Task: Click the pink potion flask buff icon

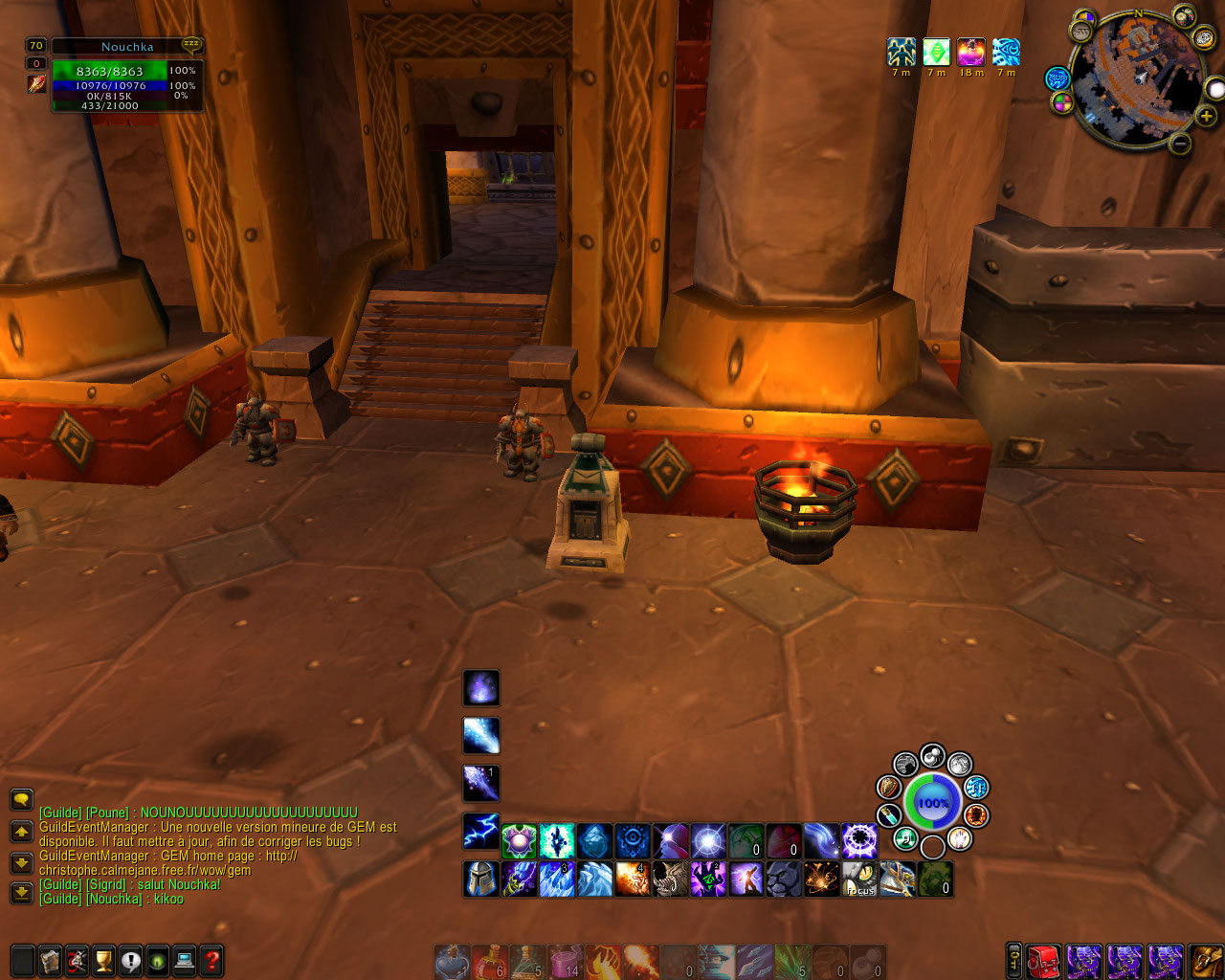Action: pyautogui.click(x=970, y=52)
